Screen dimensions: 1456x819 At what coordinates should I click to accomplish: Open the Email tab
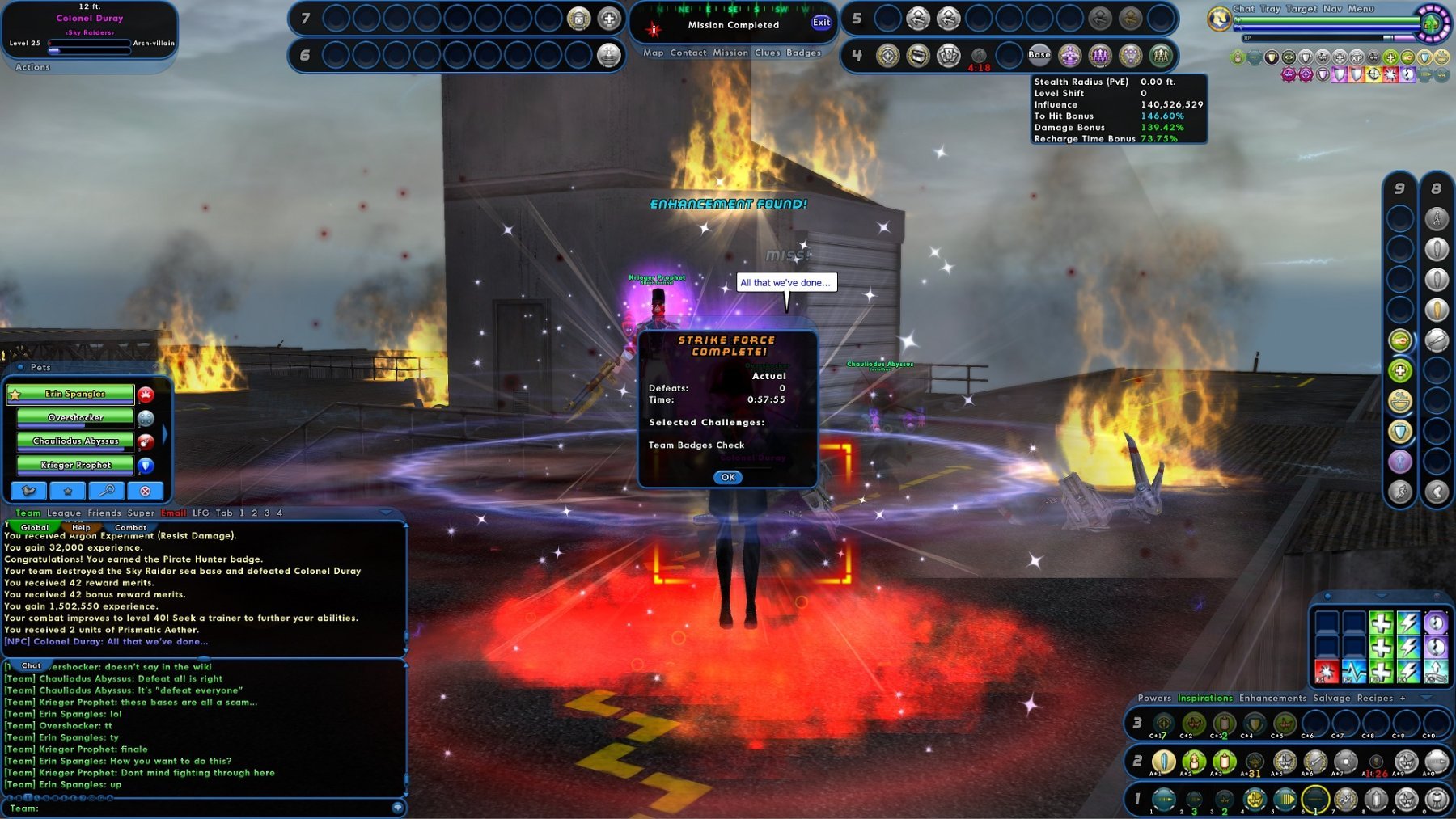click(173, 513)
